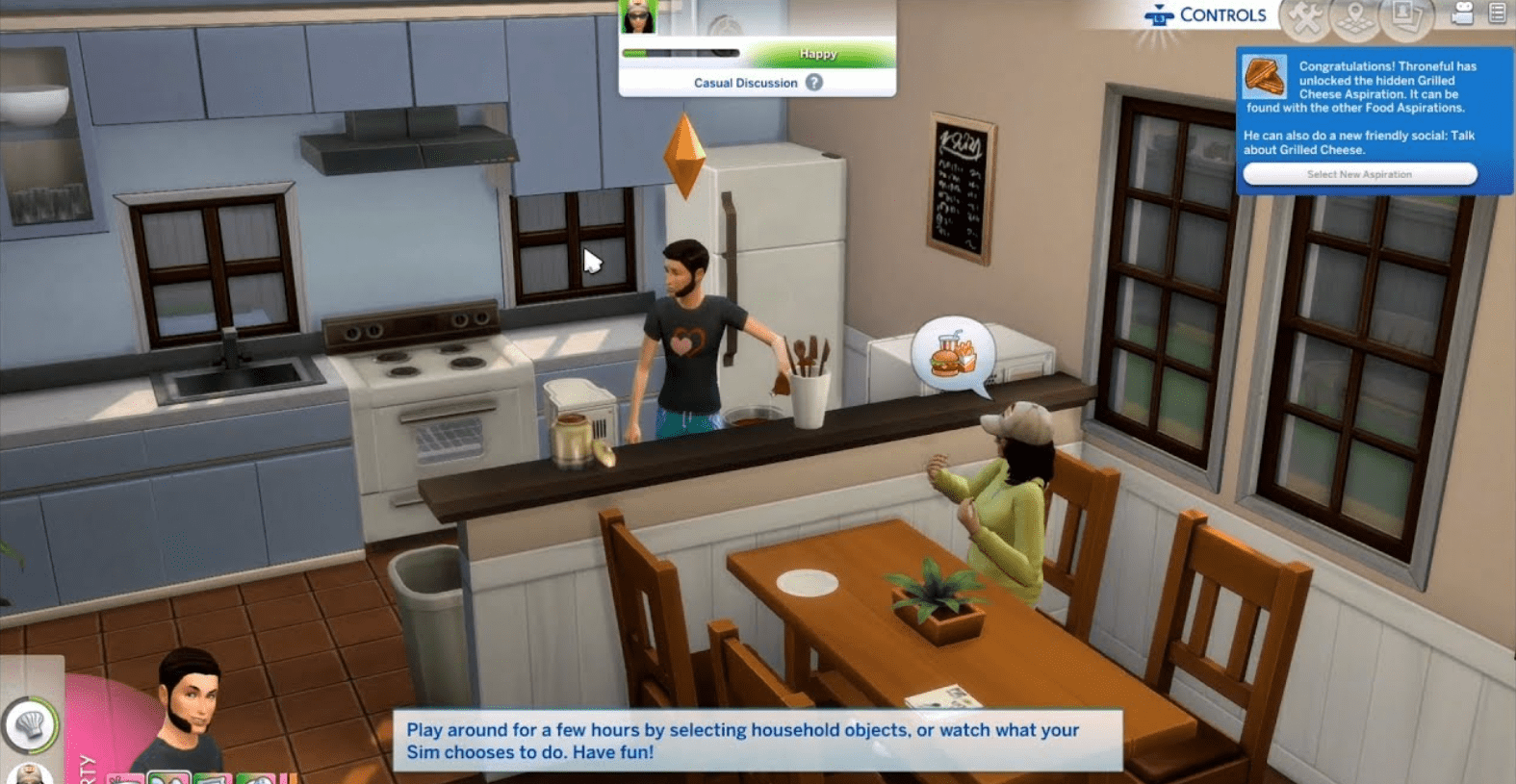1516x784 pixels.
Task: Click the help question mark circle
Action: coord(813,83)
